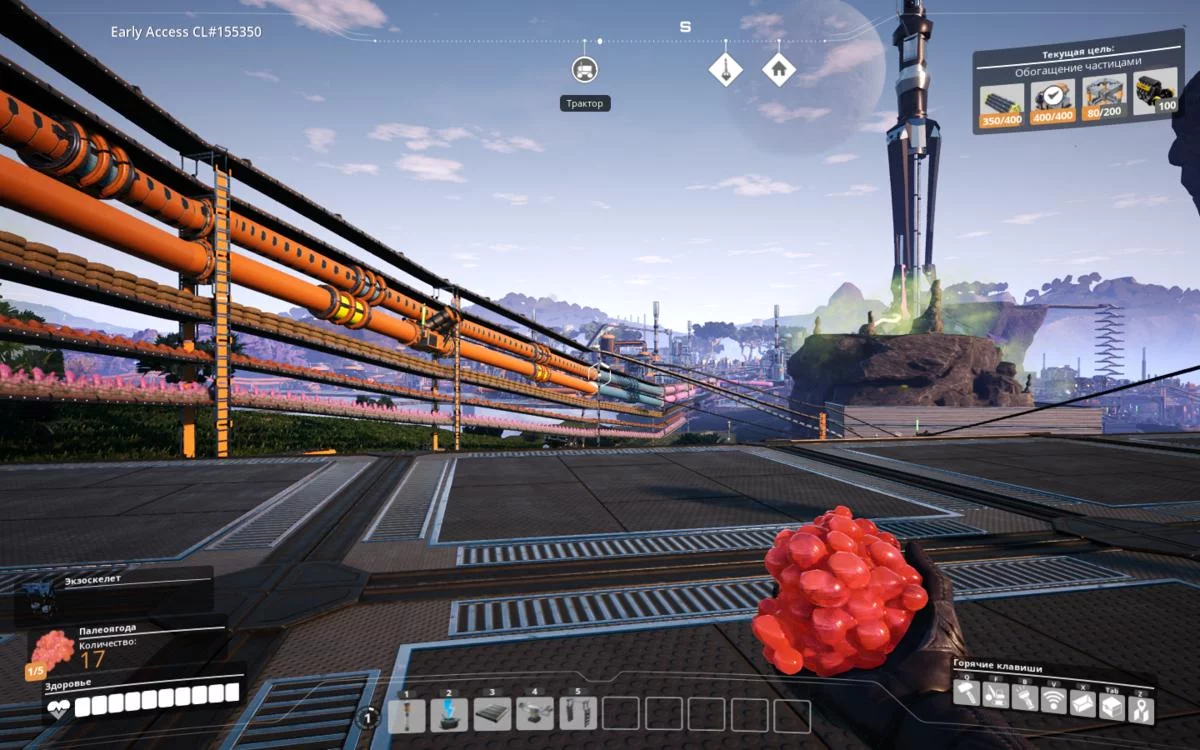Choose the blue lightning hotbar item
The image size is (1200, 750).
coord(449,714)
